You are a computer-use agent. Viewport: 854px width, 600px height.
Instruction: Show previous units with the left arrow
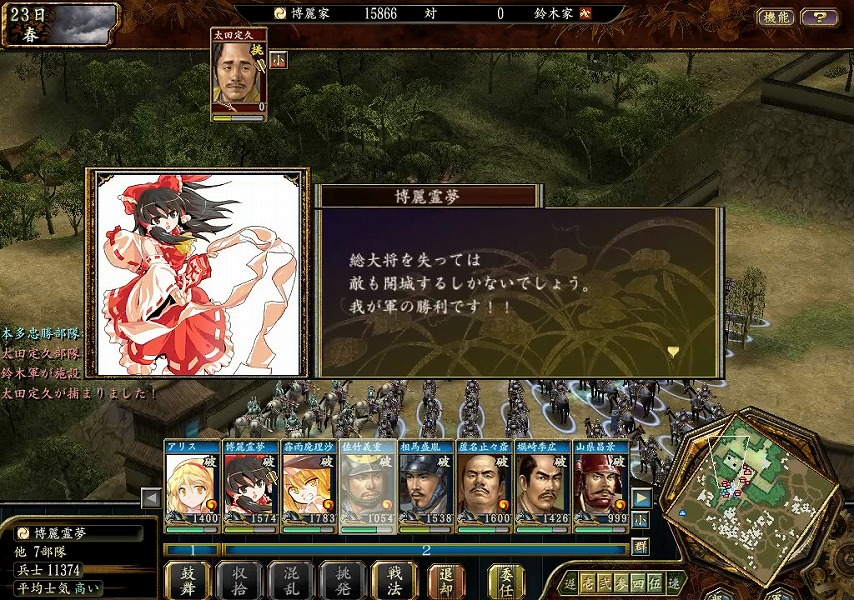click(x=151, y=498)
